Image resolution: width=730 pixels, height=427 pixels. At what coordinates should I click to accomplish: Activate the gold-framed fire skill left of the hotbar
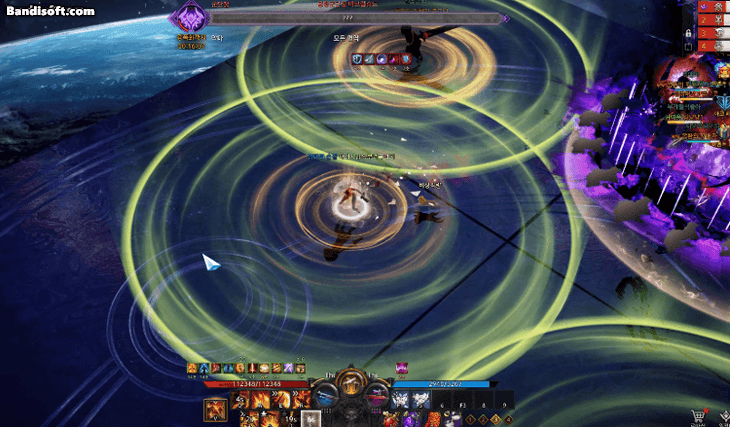coord(214,409)
